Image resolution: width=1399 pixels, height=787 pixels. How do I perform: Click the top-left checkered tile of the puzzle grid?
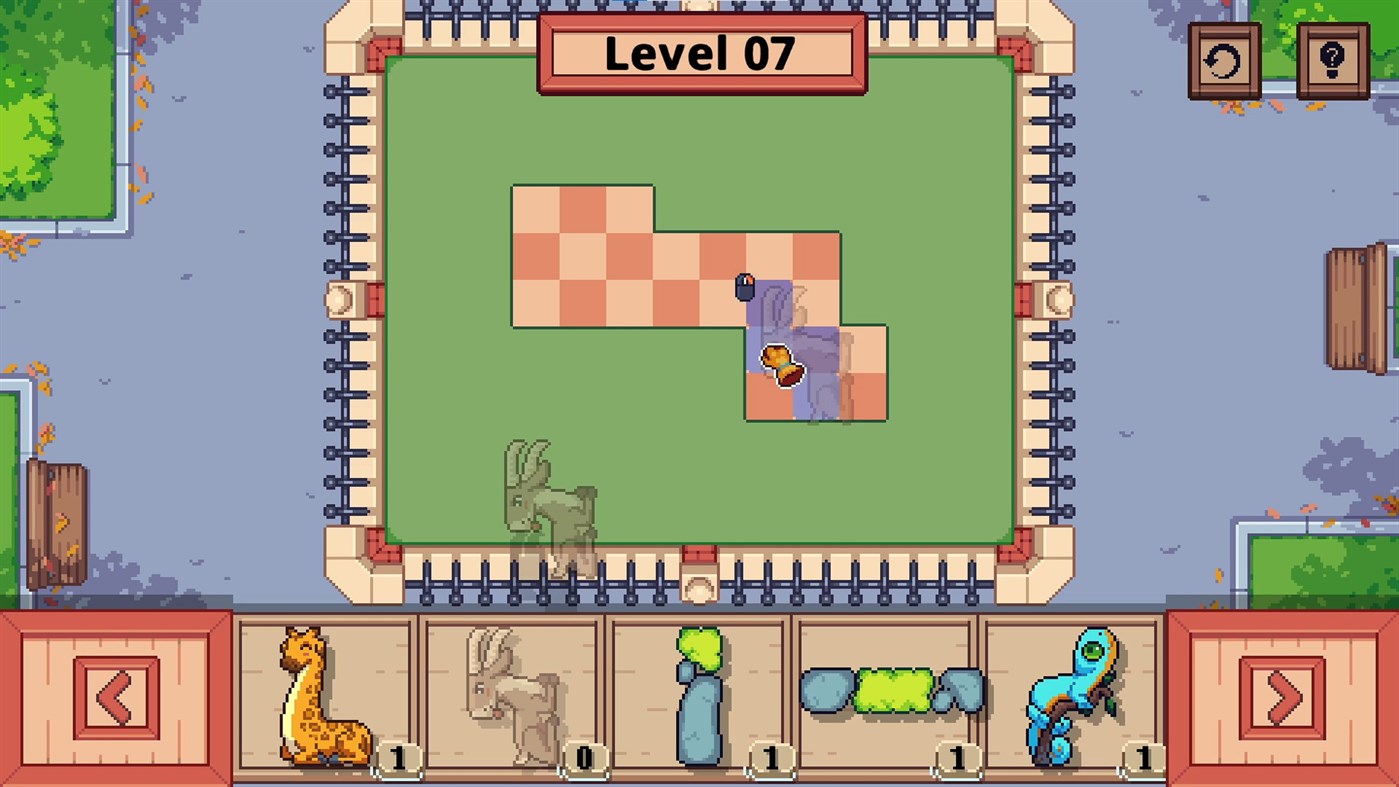click(x=535, y=207)
